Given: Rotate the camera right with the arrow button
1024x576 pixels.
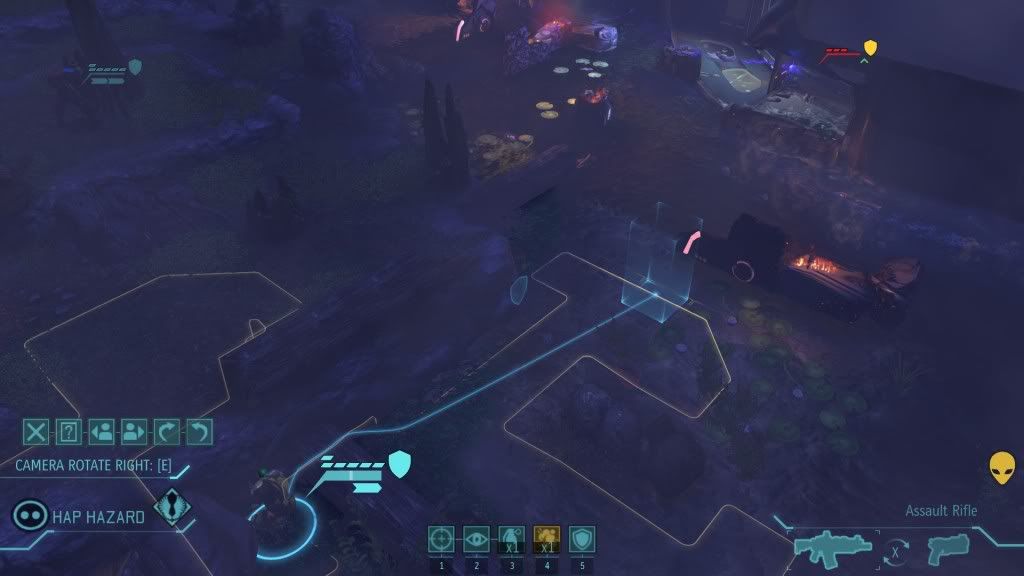Looking at the screenshot, I should [167, 432].
